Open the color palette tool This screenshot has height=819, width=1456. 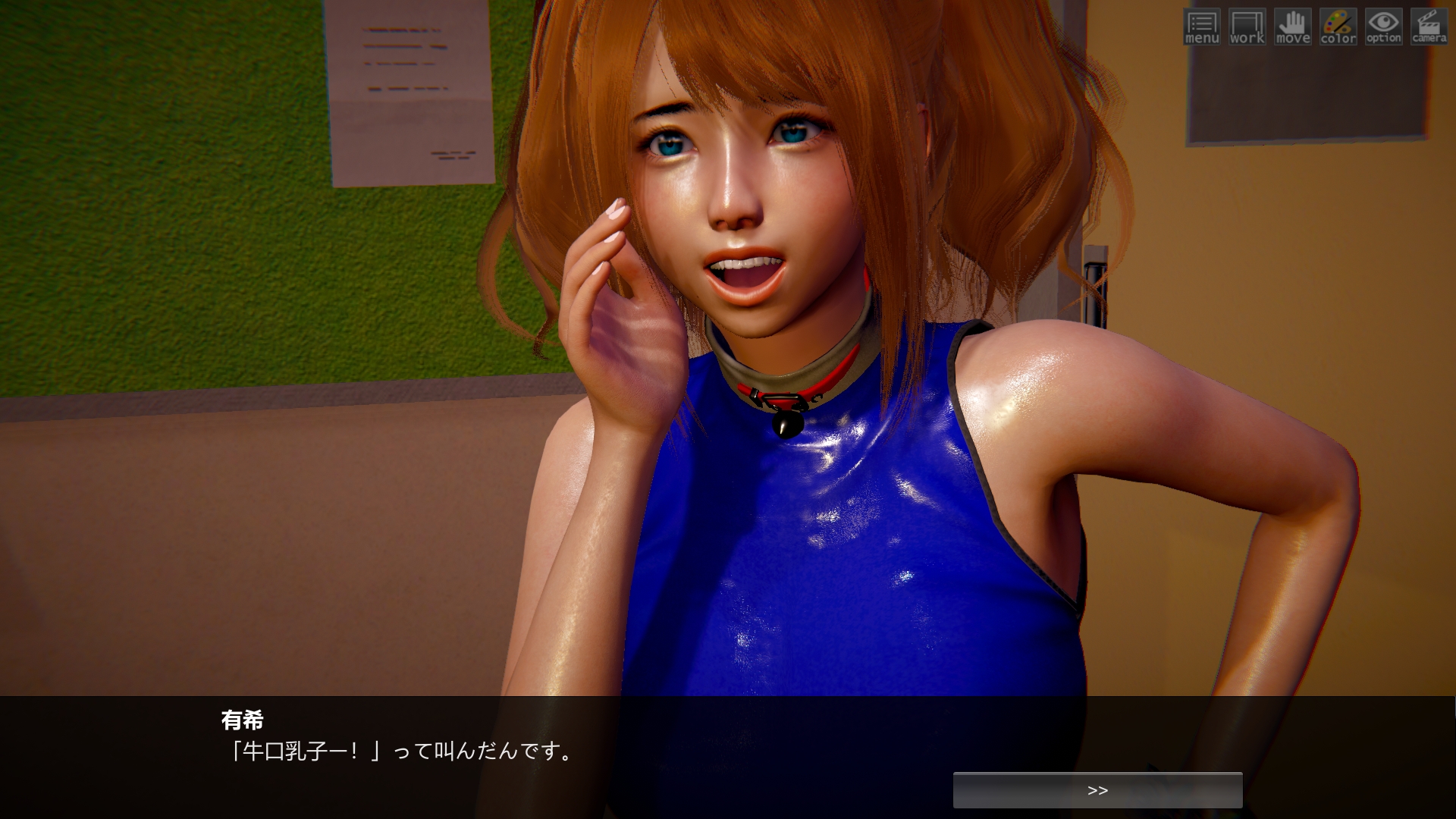[1338, 27]
